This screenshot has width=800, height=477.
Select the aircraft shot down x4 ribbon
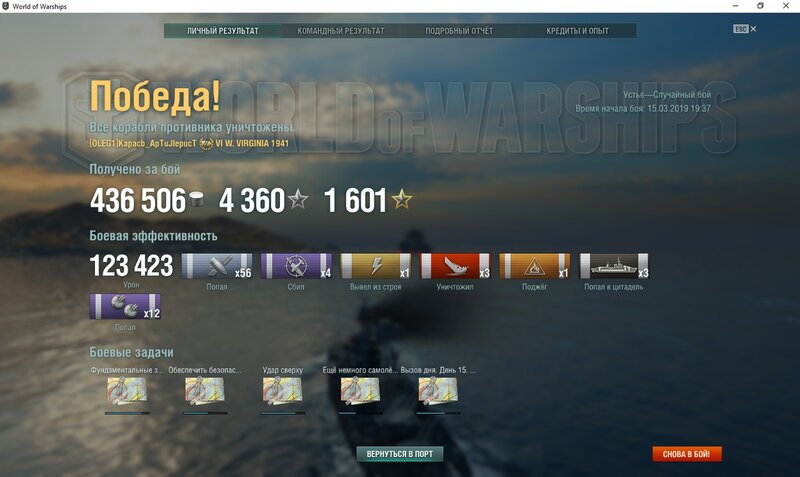(x=296, y=266)
